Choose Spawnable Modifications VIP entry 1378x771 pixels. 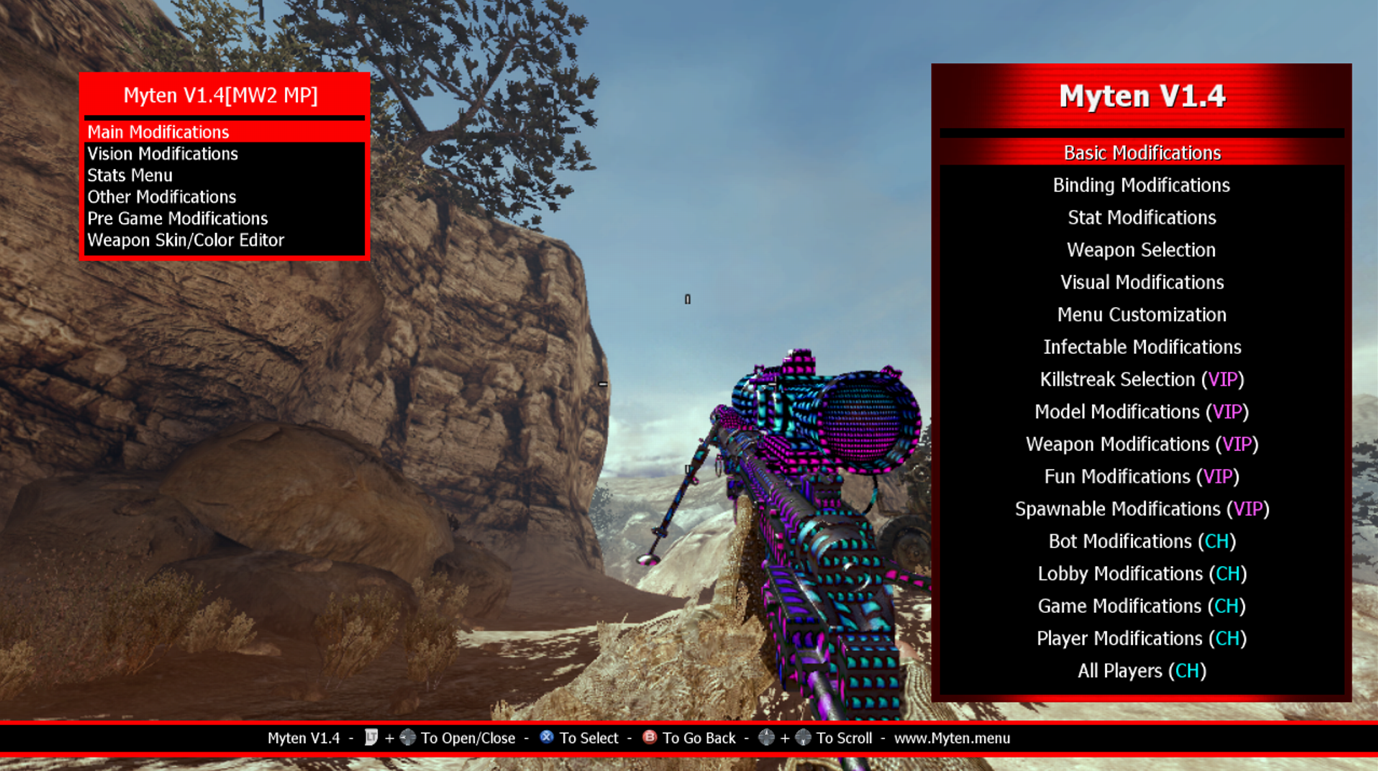pos(1141,509)
